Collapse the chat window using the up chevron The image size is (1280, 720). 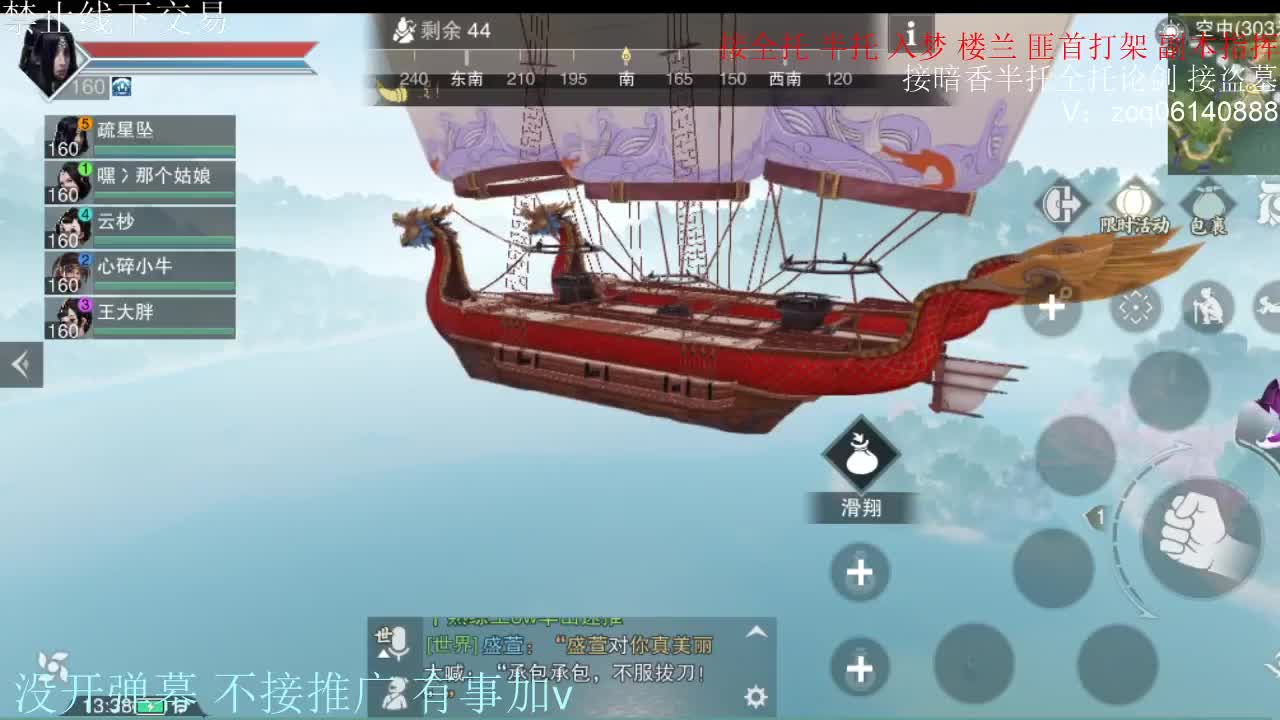pos(755,633)
